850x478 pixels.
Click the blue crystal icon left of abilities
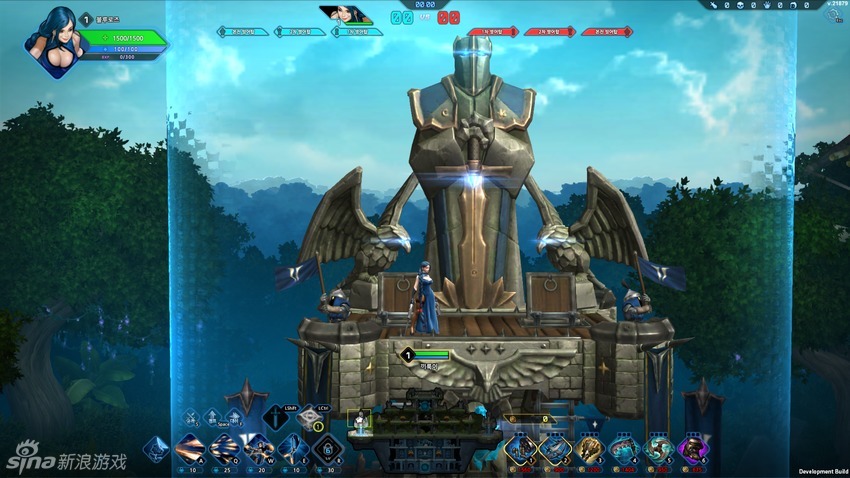pos(155,449)
